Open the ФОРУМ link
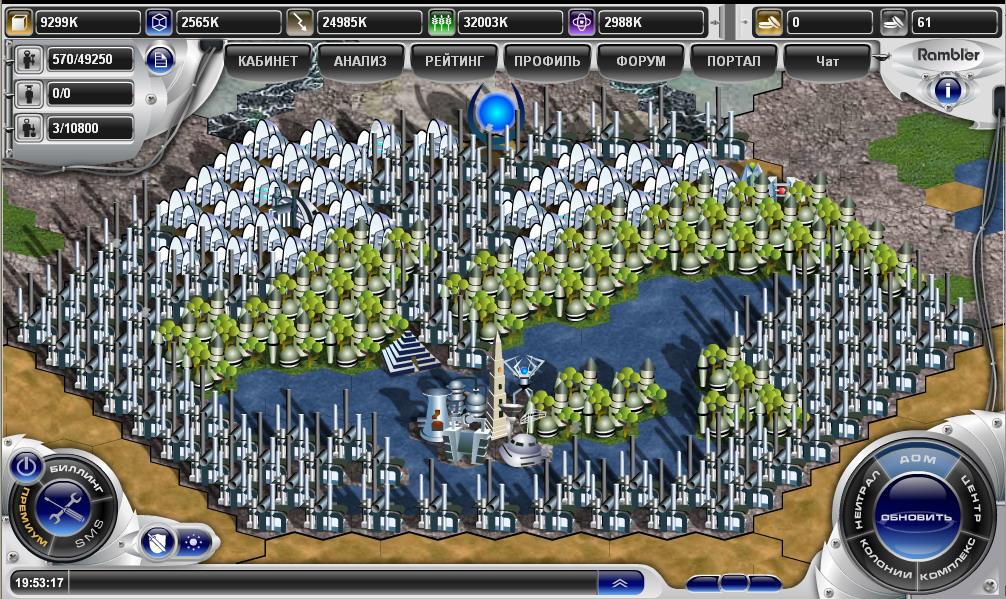The width and height of the screenshot is (1006, 599). pos(641,61)
